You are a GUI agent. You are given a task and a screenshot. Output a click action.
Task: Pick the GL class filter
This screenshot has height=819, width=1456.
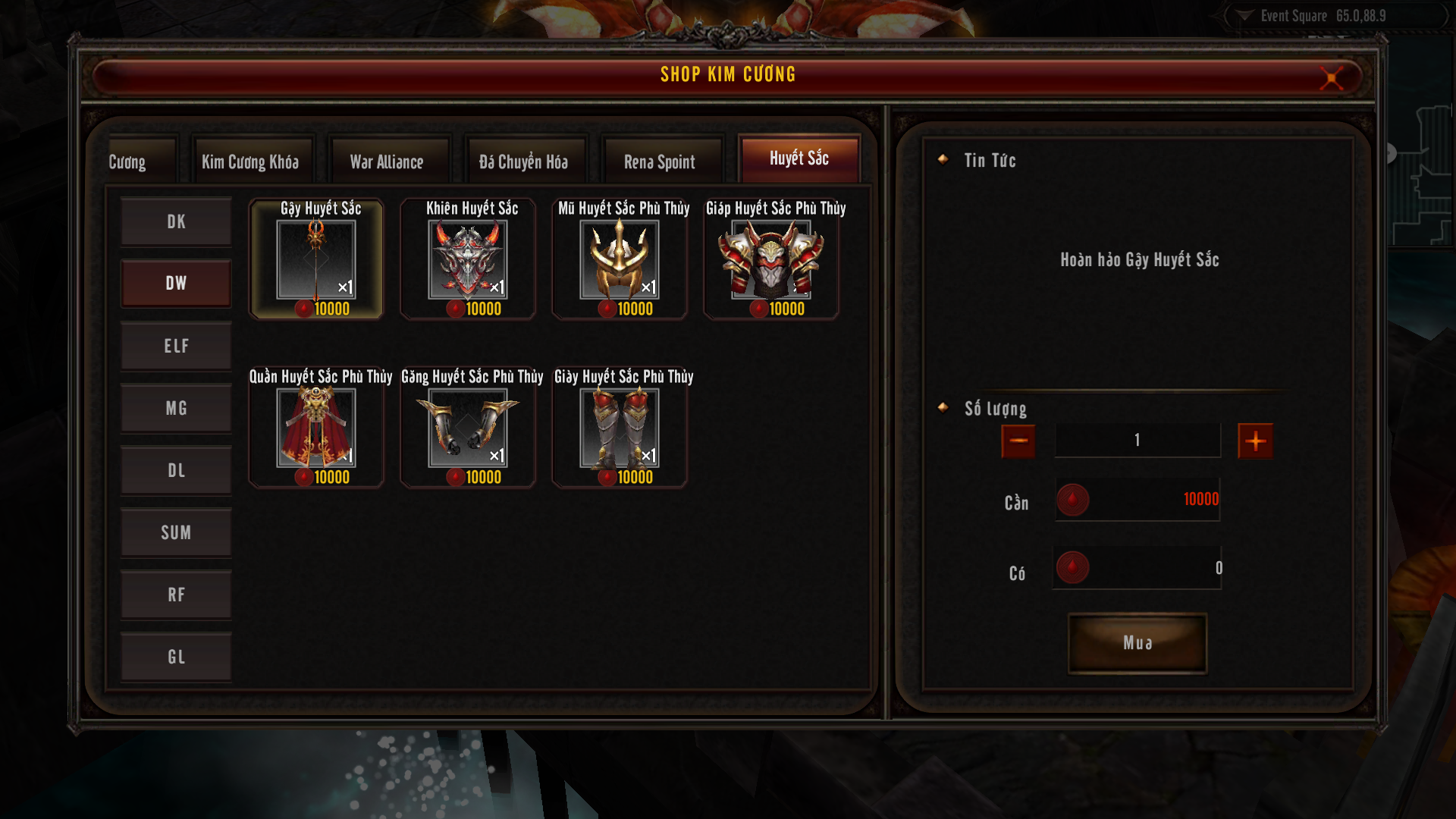pos(176,657)
